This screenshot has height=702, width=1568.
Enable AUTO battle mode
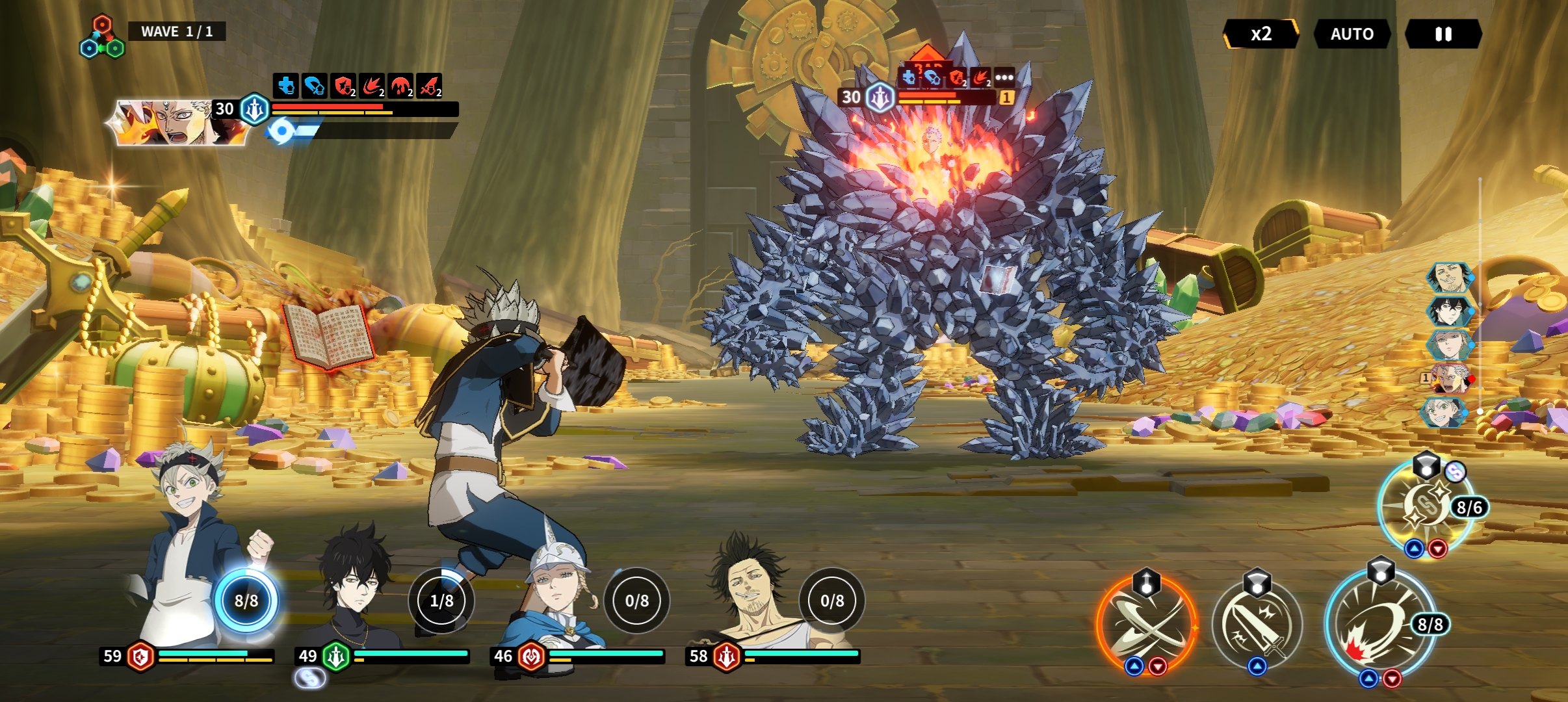click(1352, 34)
